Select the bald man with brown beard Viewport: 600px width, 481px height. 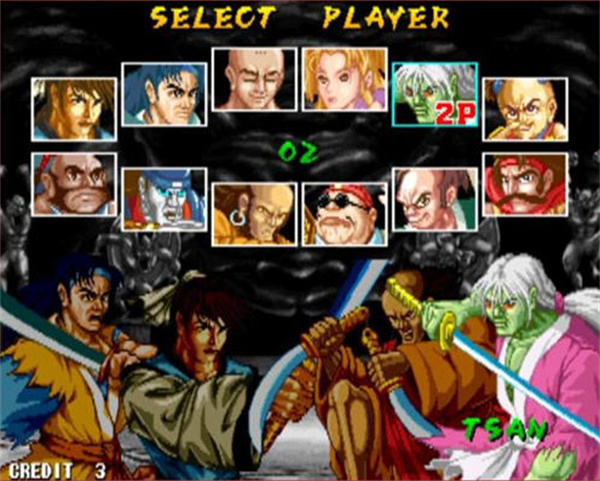[x=73, y=184]
